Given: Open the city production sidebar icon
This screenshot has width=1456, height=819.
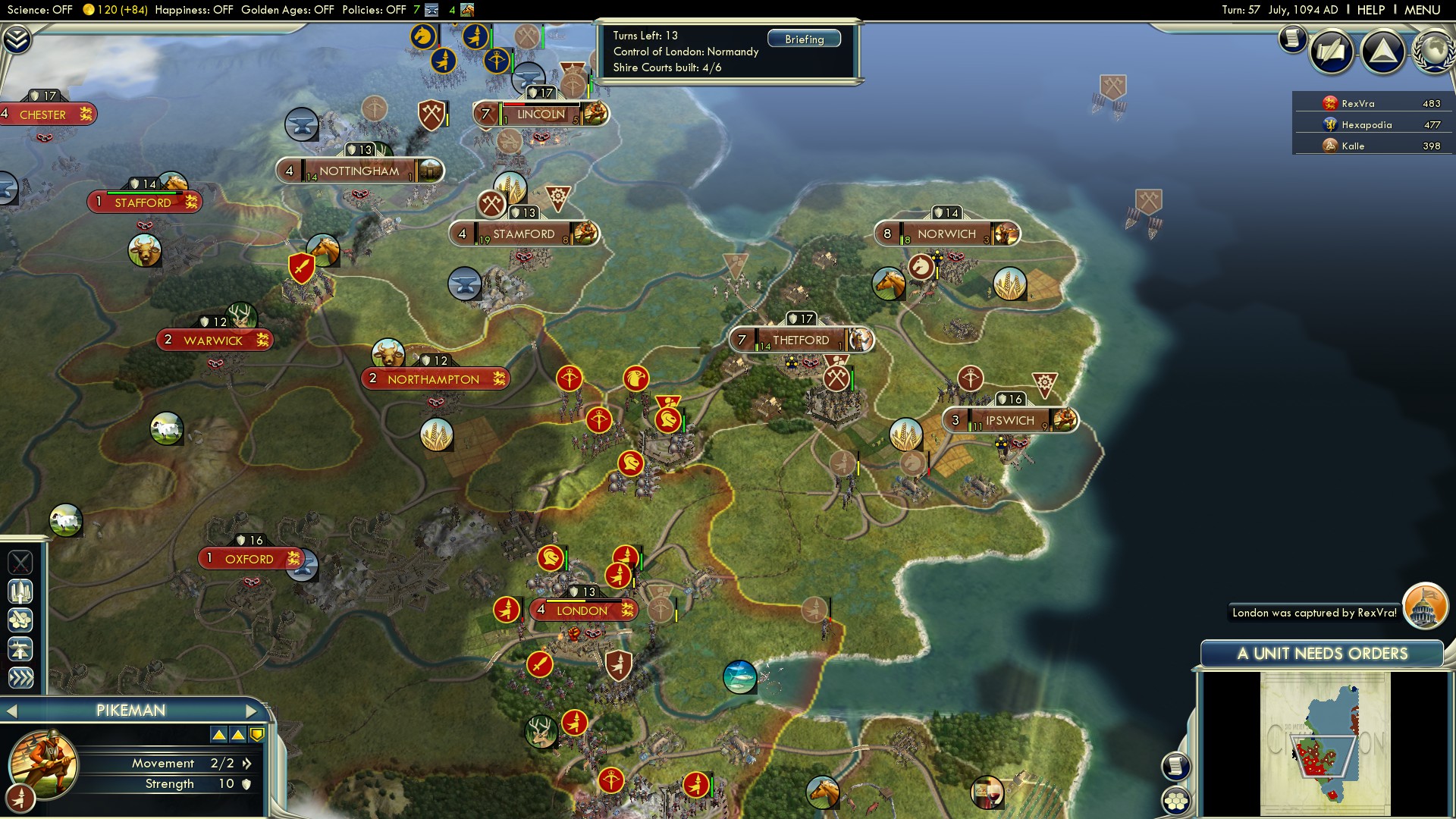Looking at the screenshot, I should point(20,591).
